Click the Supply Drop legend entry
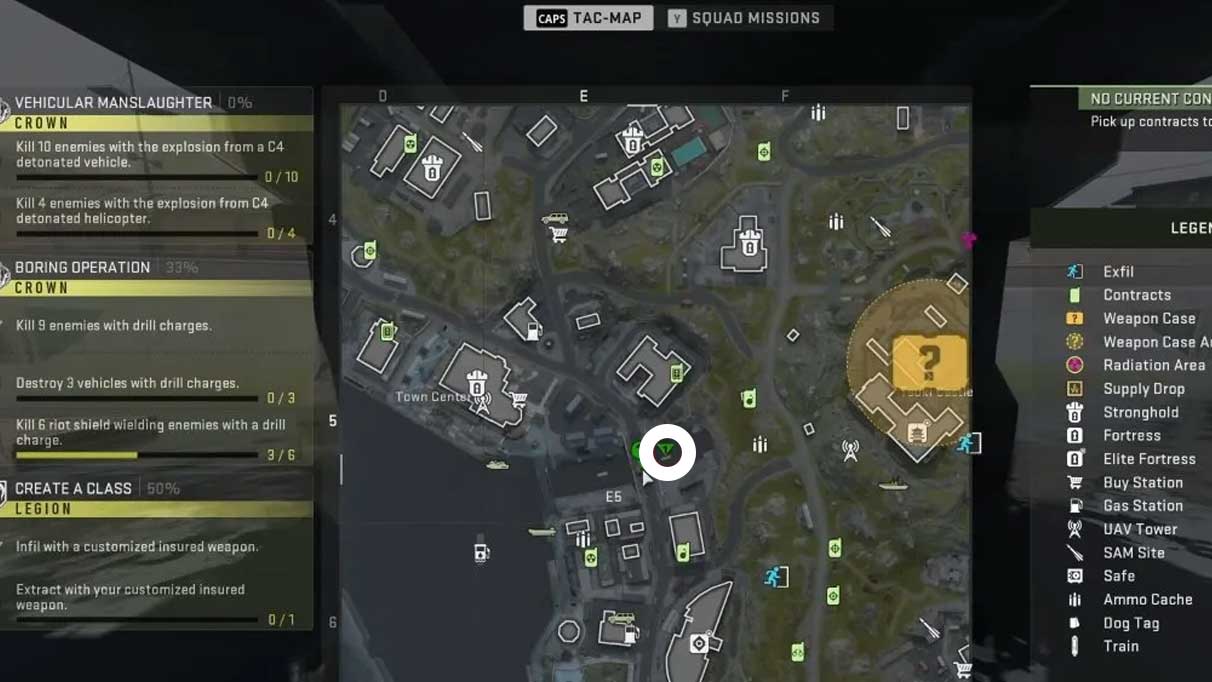Image resolution: width=1212 pixels, height=682 pixels. pos(1143,388)
